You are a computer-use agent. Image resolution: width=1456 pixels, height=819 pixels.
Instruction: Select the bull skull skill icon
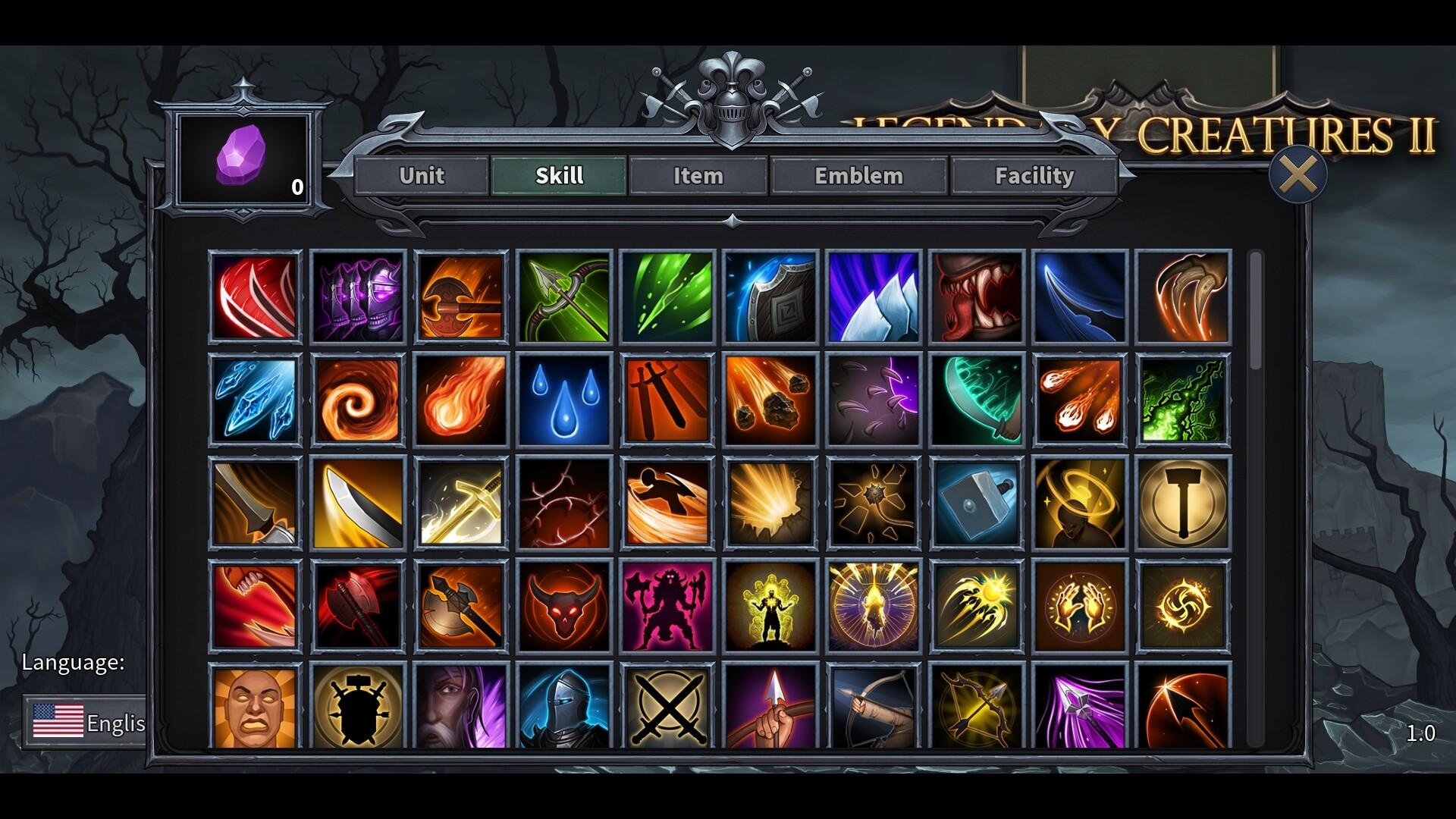(563, 604)
